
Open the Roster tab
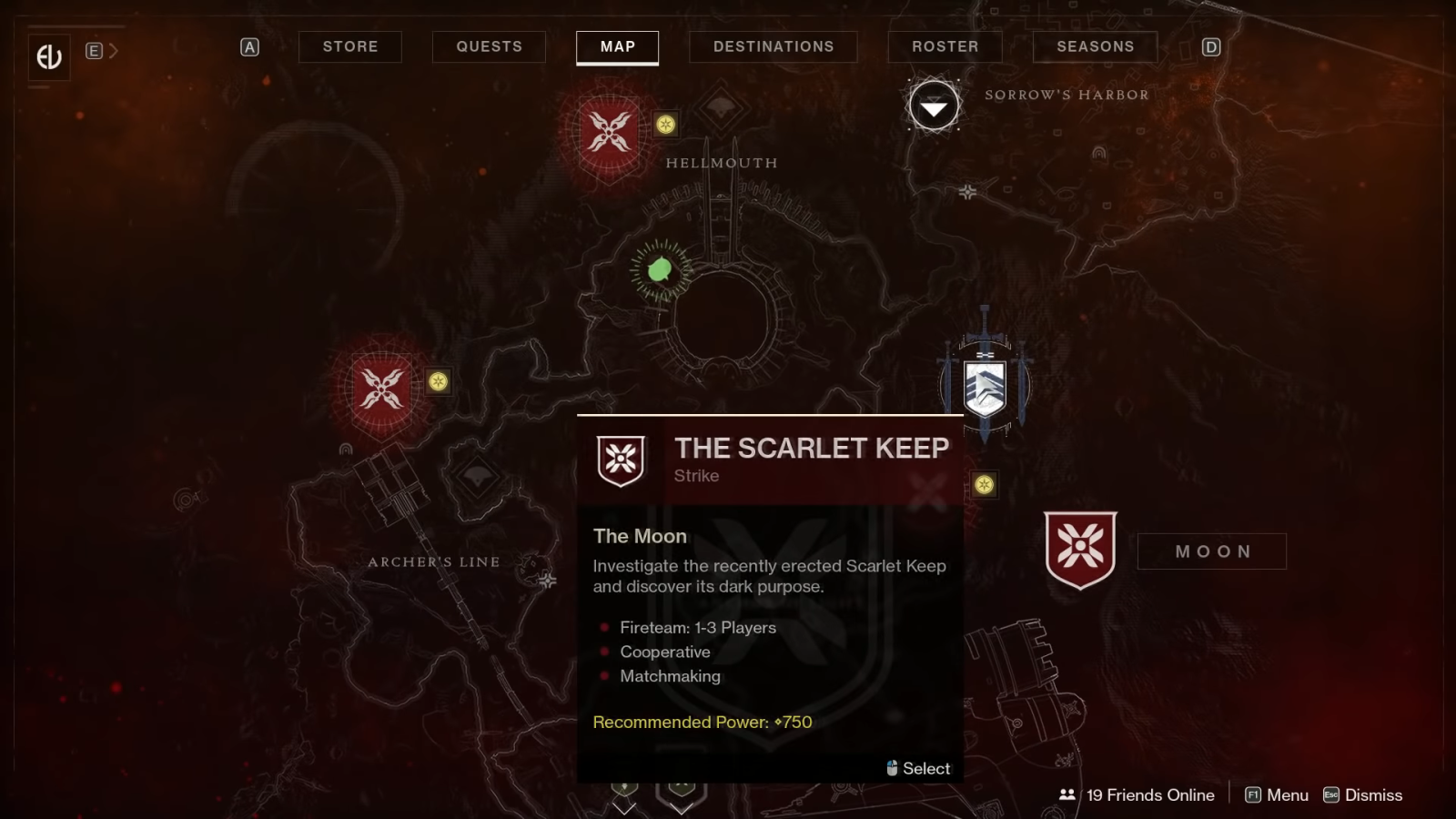coord(945,46)
